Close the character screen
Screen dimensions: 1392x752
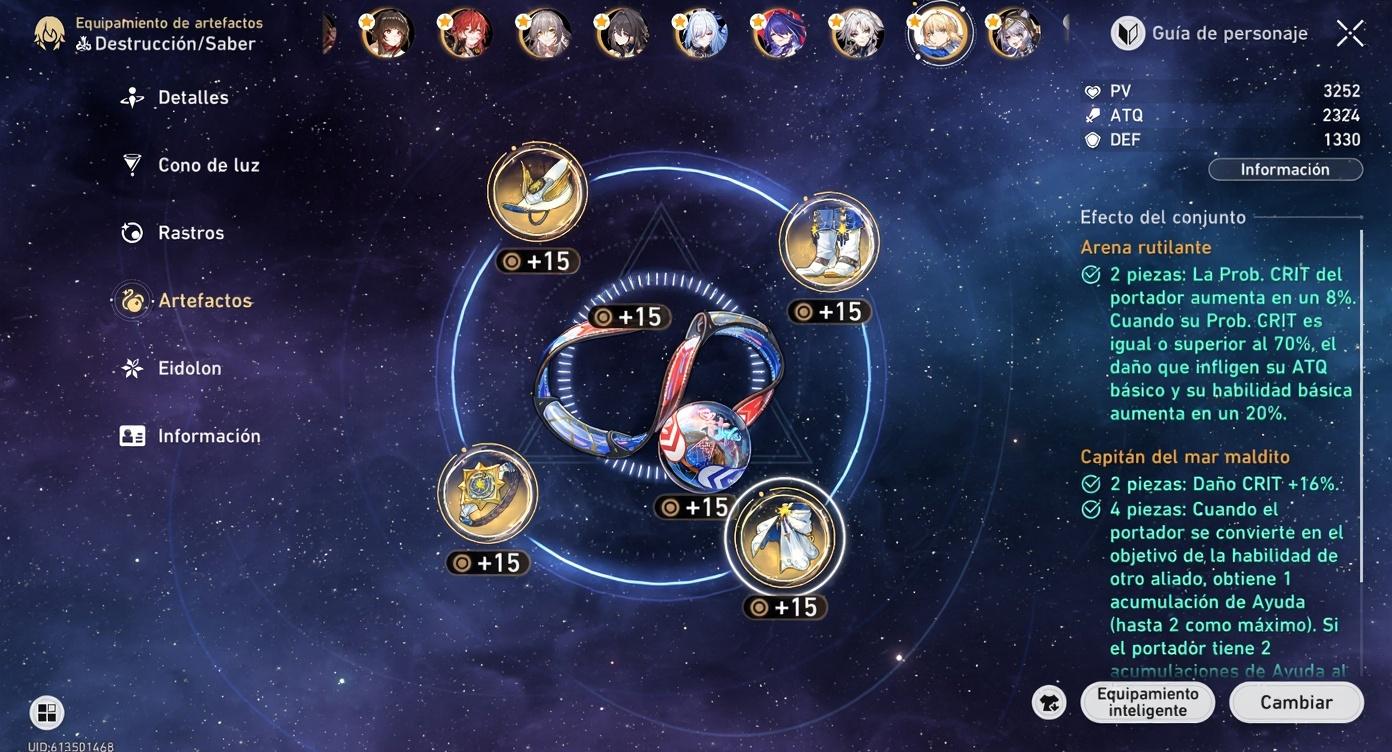tap(1350, 34)
